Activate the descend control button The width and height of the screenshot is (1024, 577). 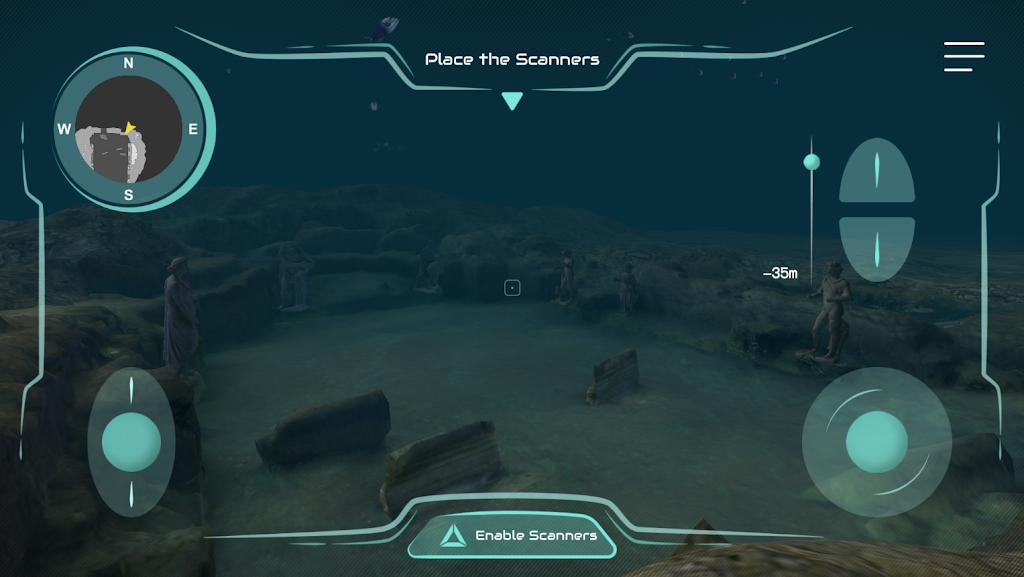[x=876, y=247]
